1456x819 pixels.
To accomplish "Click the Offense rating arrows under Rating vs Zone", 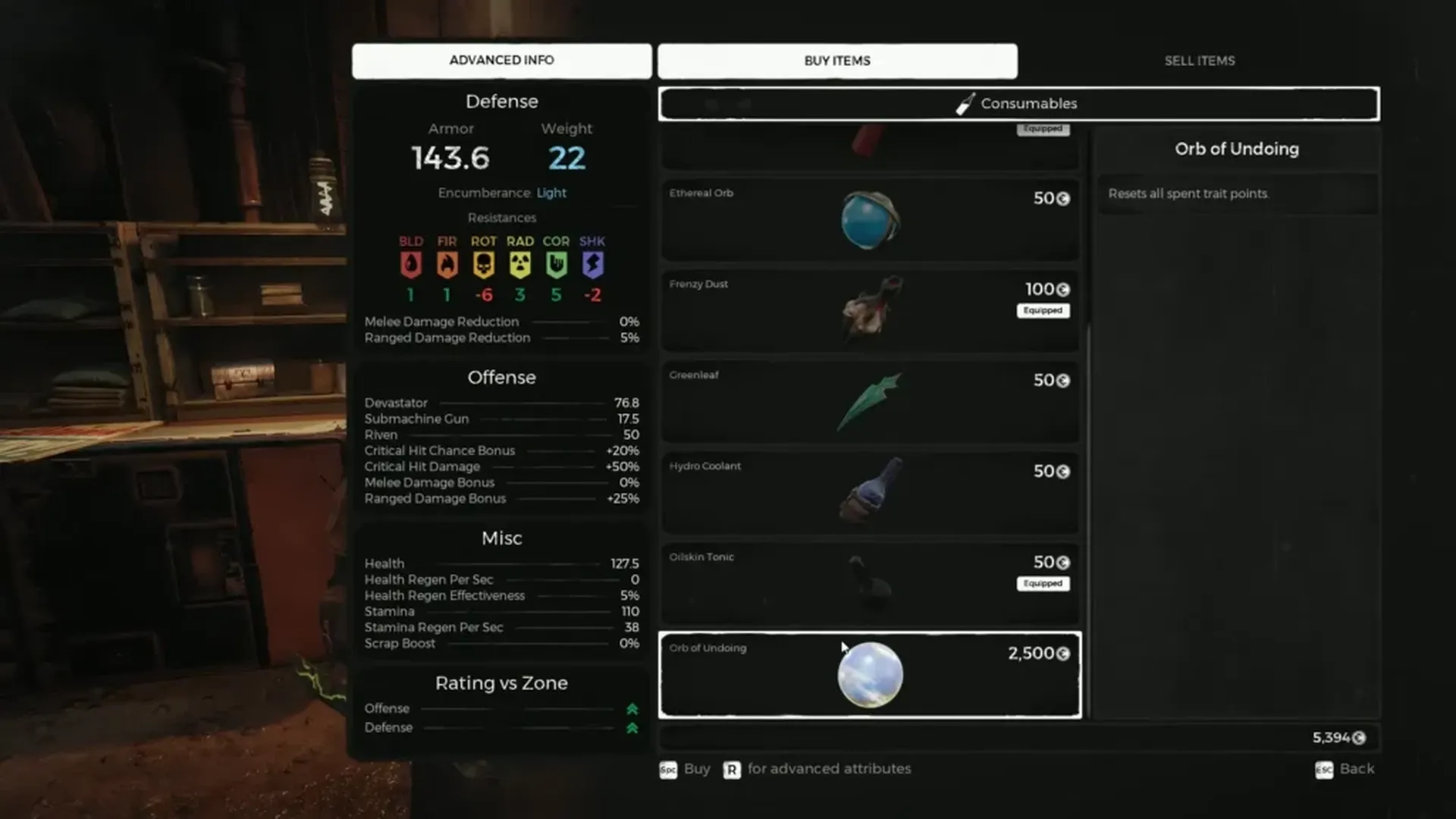I will pos(632,709).
